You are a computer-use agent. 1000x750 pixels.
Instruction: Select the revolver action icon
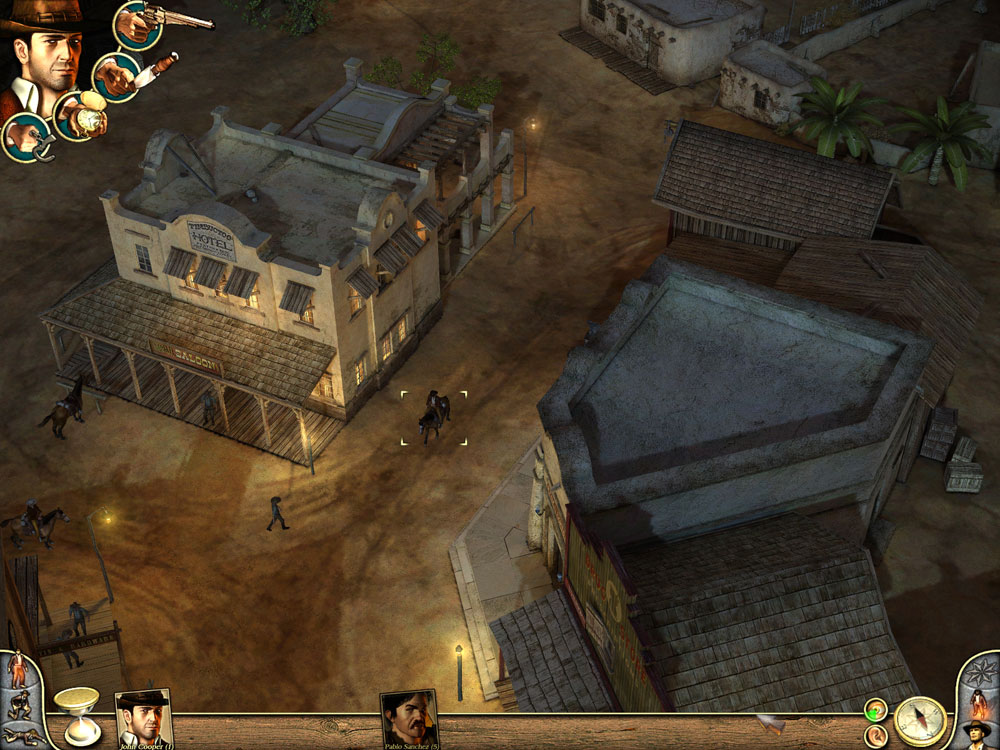[139, 24]
